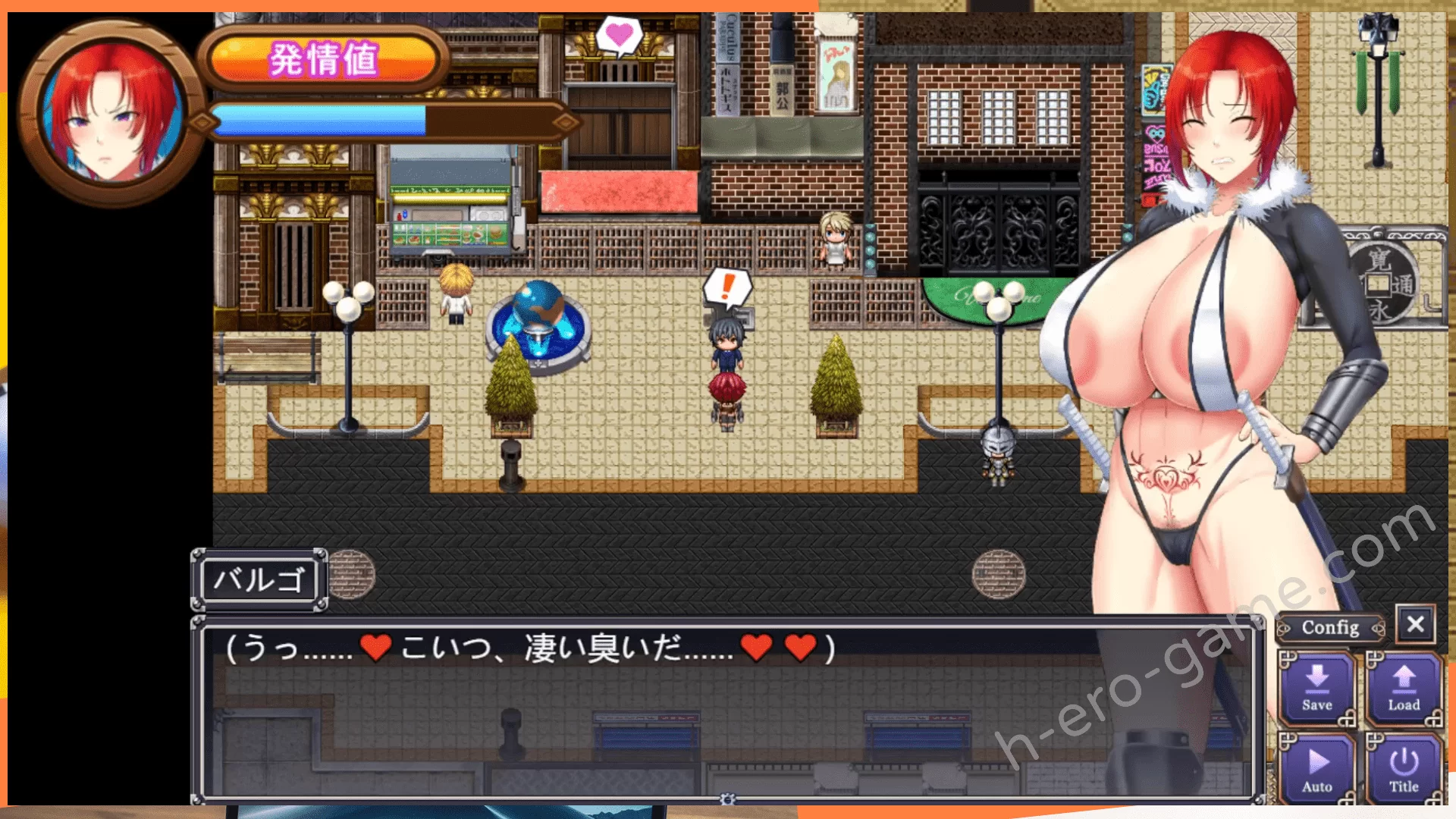Open the Load game screen
1456x819 pixels.
(1404, 689)
